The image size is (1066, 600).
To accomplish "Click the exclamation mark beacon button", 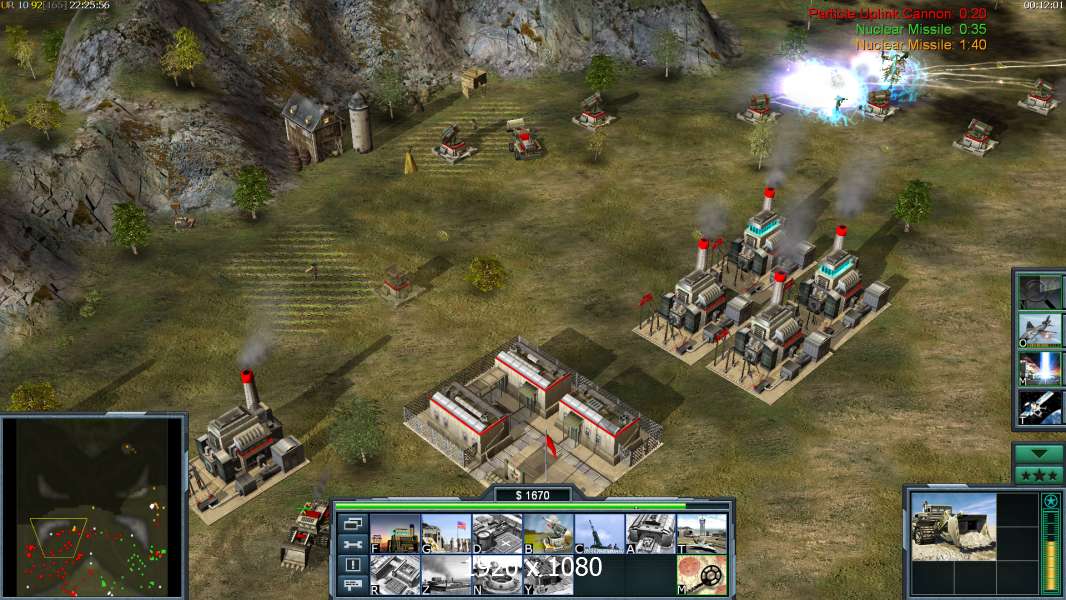I will (x=352, y=565).
